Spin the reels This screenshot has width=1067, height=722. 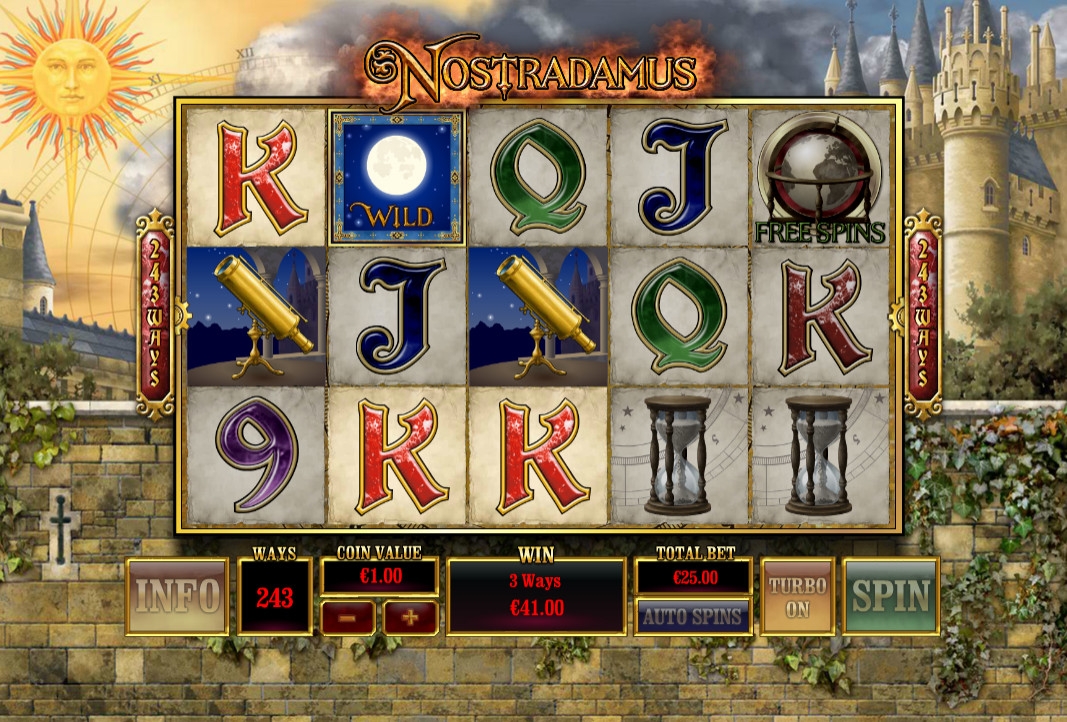(891, 597)
